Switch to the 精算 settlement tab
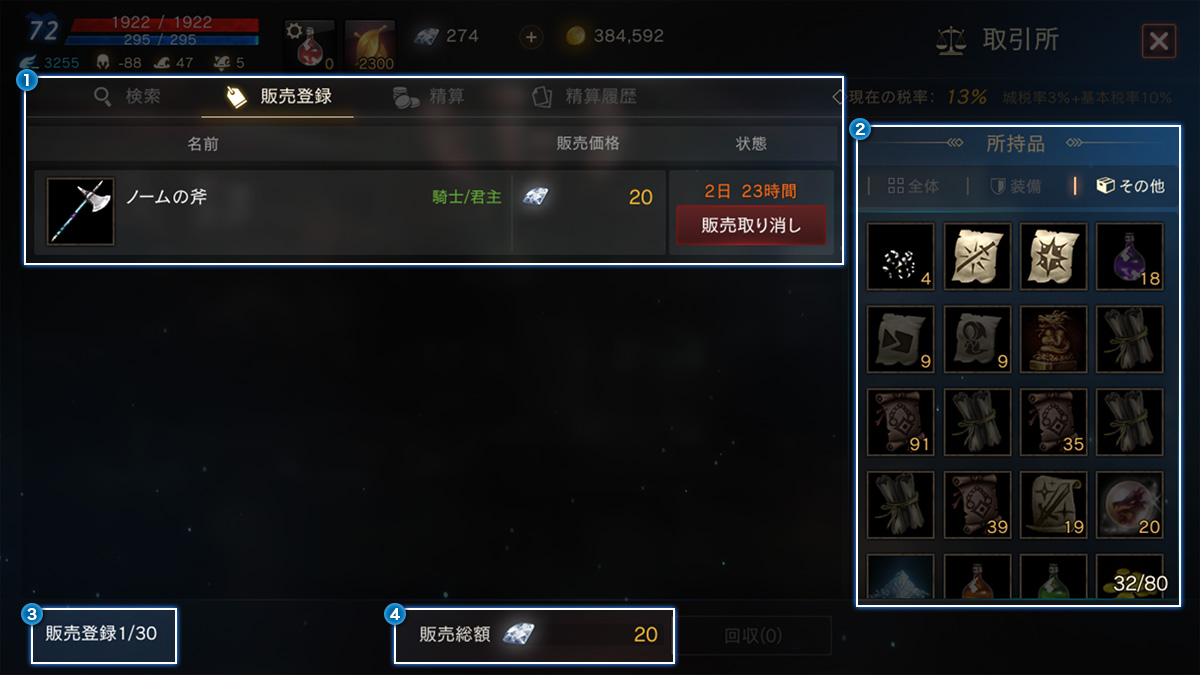1200x675 pixels. (428, 97)
